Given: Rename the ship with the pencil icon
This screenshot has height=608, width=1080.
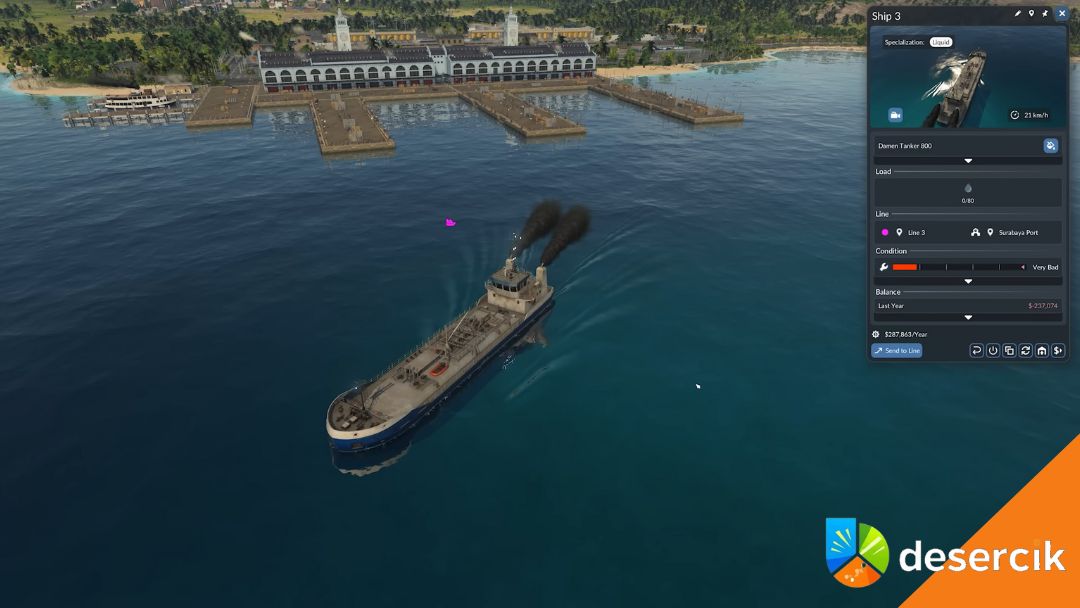Looking at the screenshot, I should pyautogui.click(x=1018, y=14).
